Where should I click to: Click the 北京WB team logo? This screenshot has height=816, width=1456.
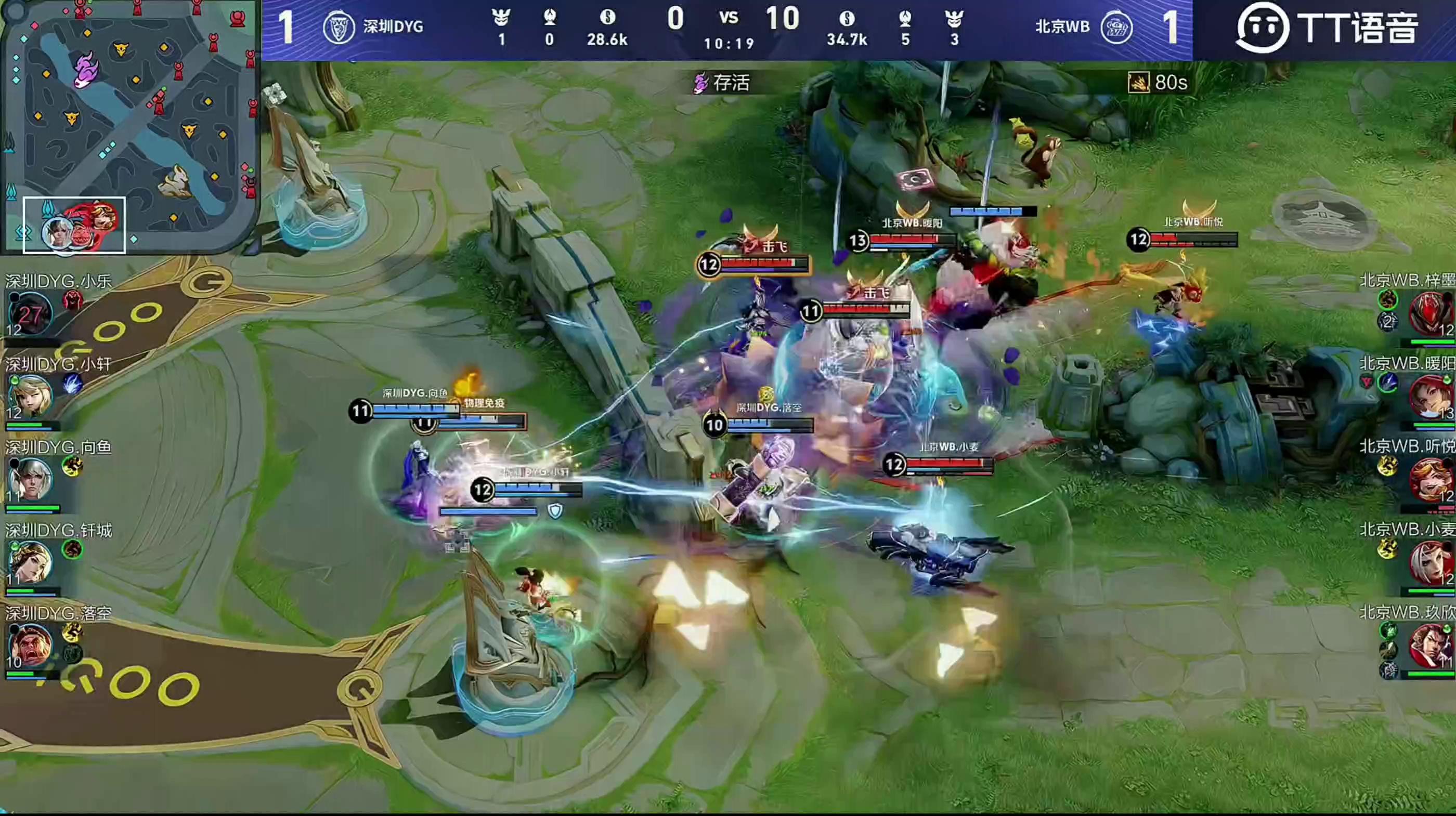[x=1116, y=27]
